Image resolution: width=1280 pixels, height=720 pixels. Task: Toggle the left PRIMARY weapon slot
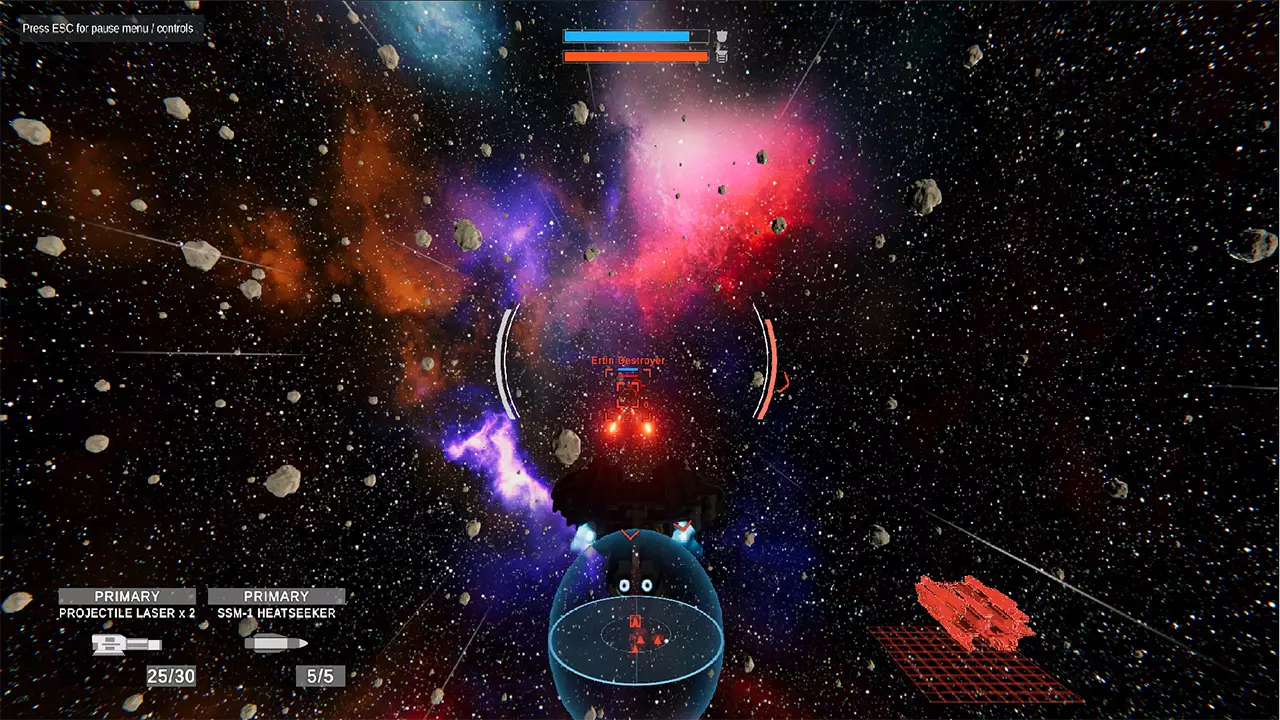coord(126,596)
